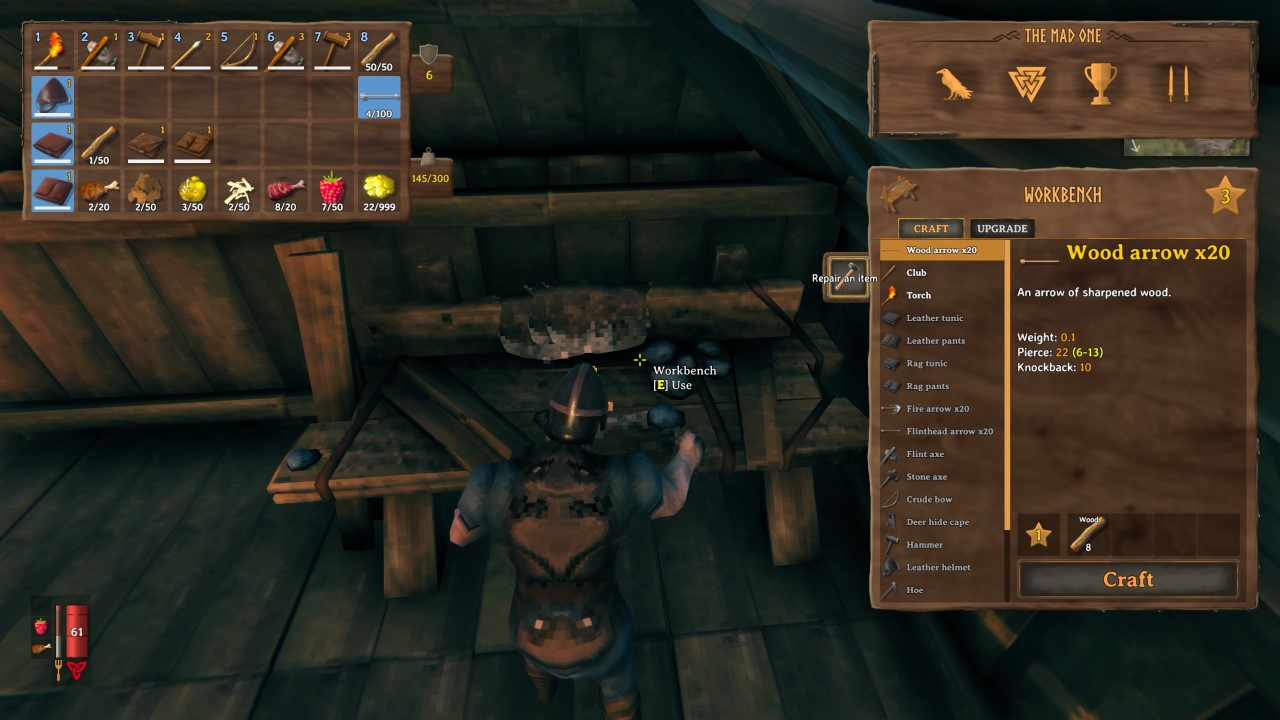Select the Wood arrow x20 recipe

click(940, 249)
